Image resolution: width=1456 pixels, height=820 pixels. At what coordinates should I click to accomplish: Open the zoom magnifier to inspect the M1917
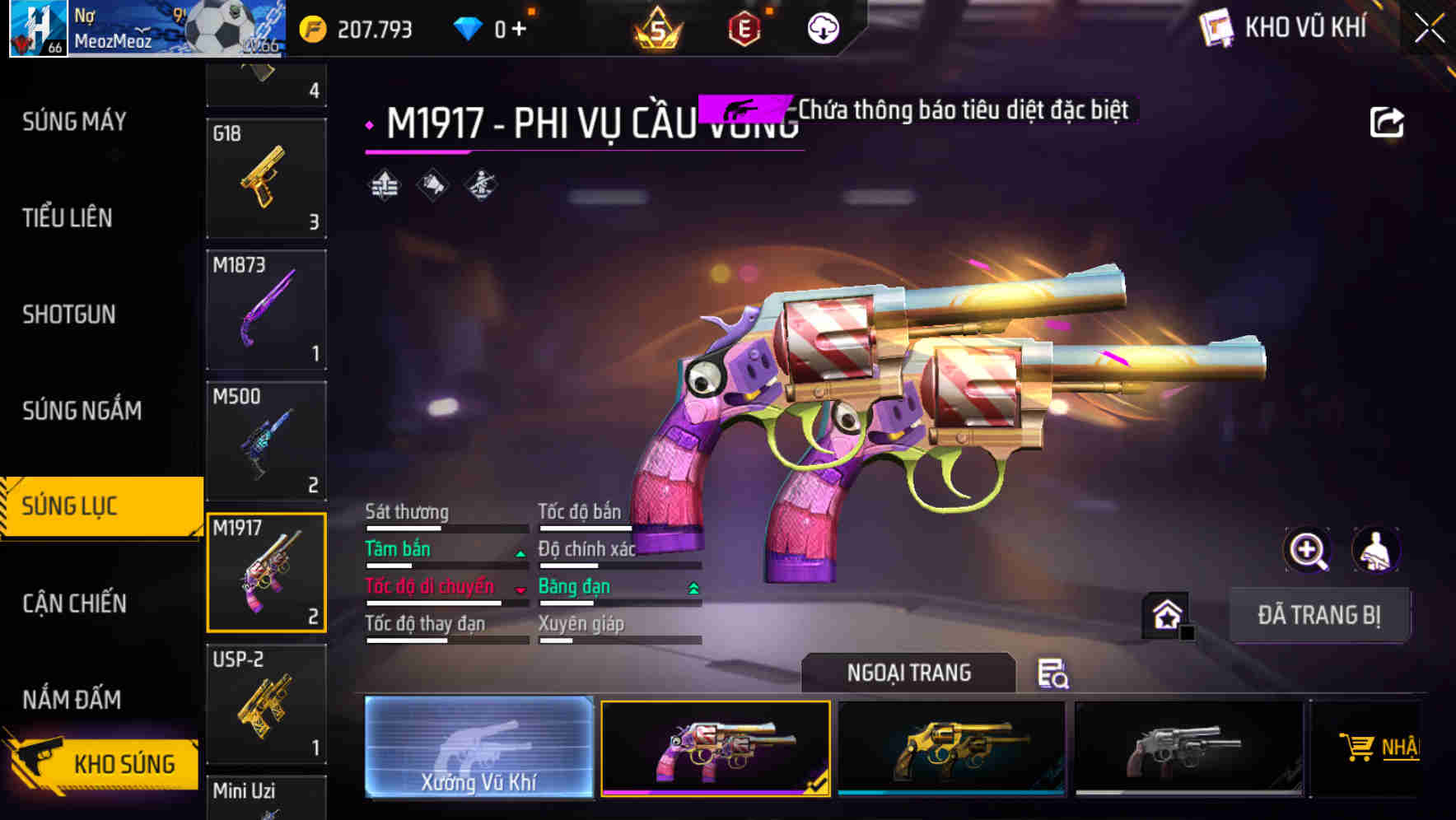(1305, 549)
